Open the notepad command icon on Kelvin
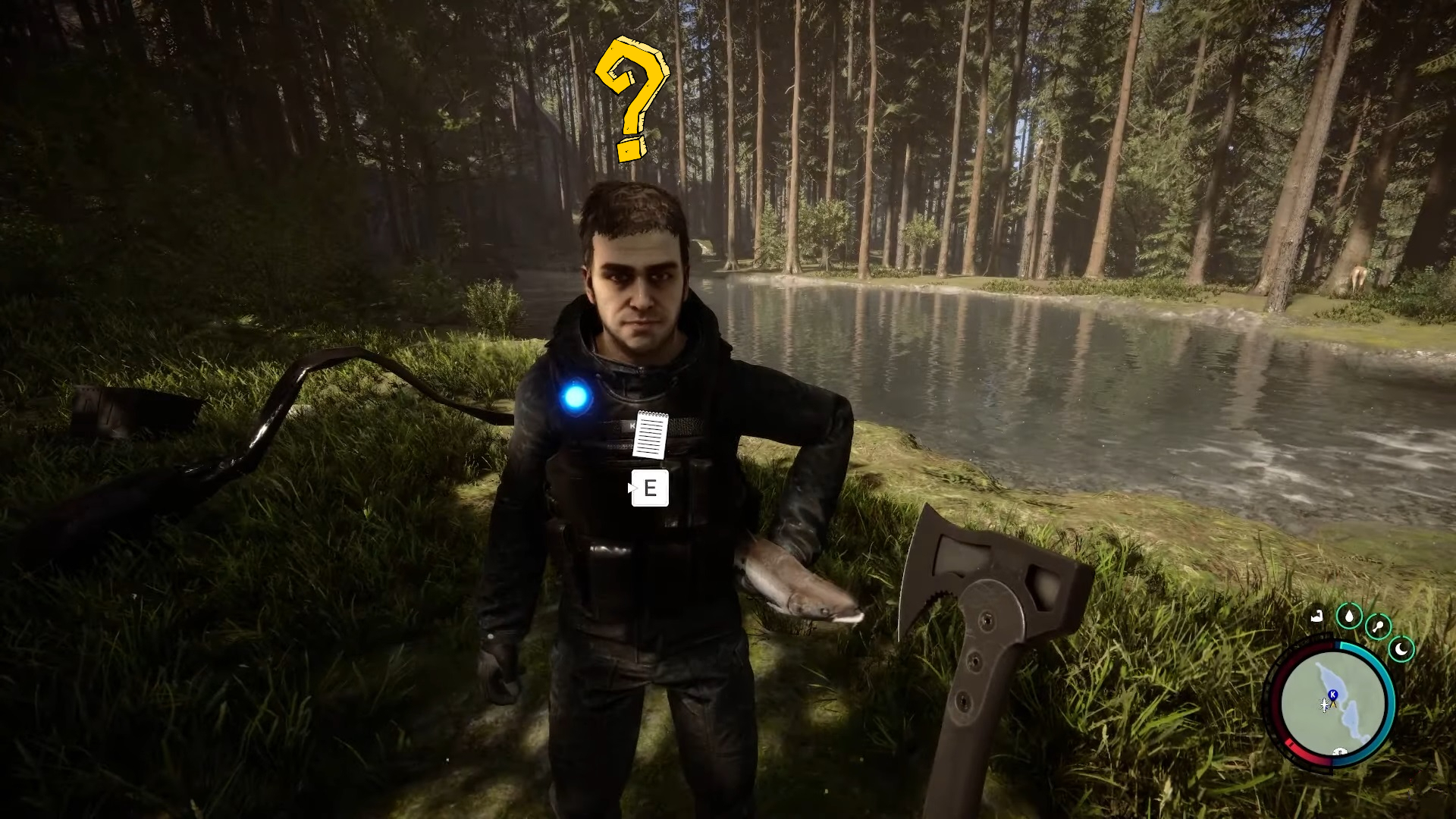This screenshot has height=819, width=1456. [650, 435]
